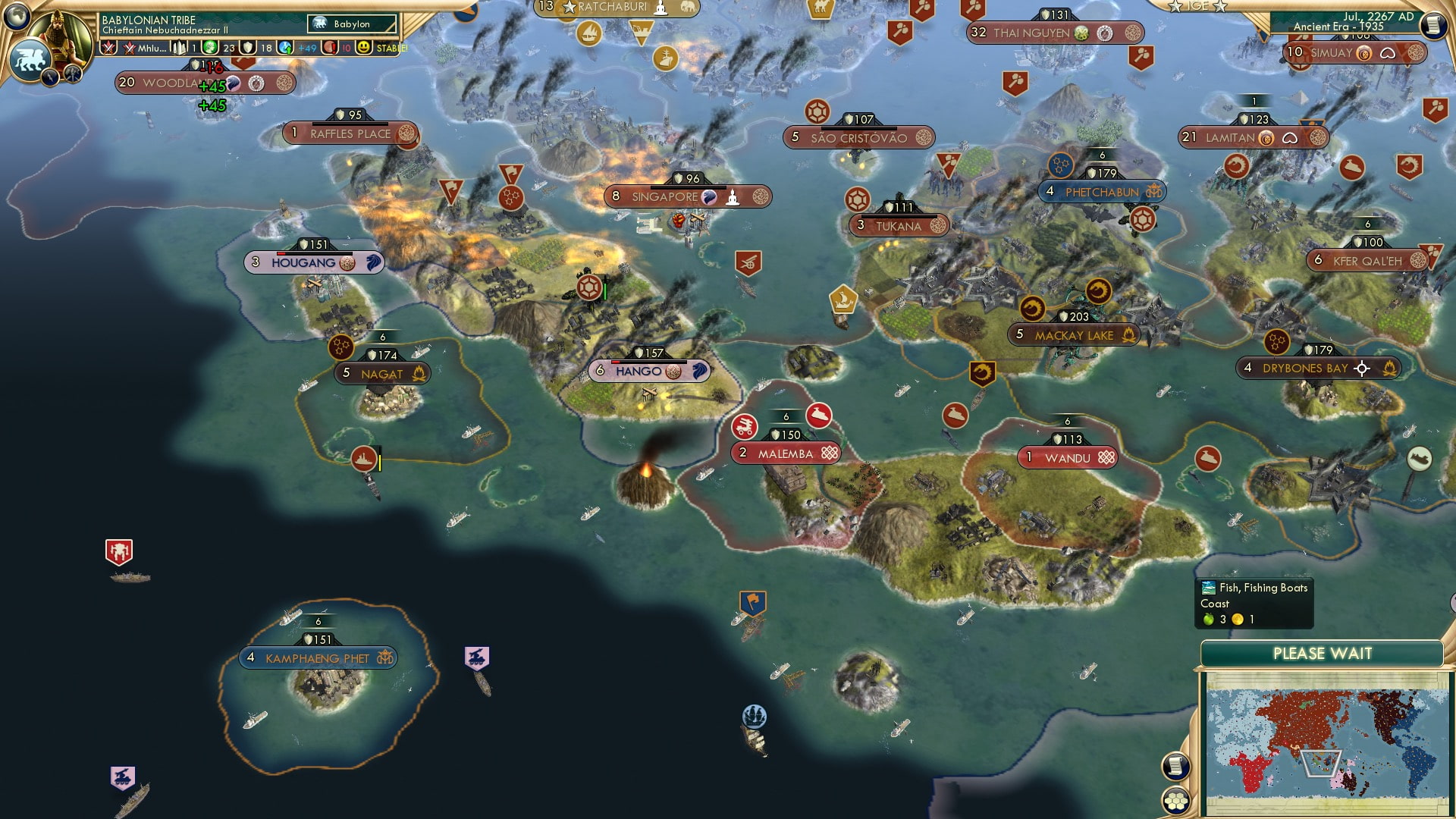
Task: Select the Wandu city banner
Action: point(1068,458)
